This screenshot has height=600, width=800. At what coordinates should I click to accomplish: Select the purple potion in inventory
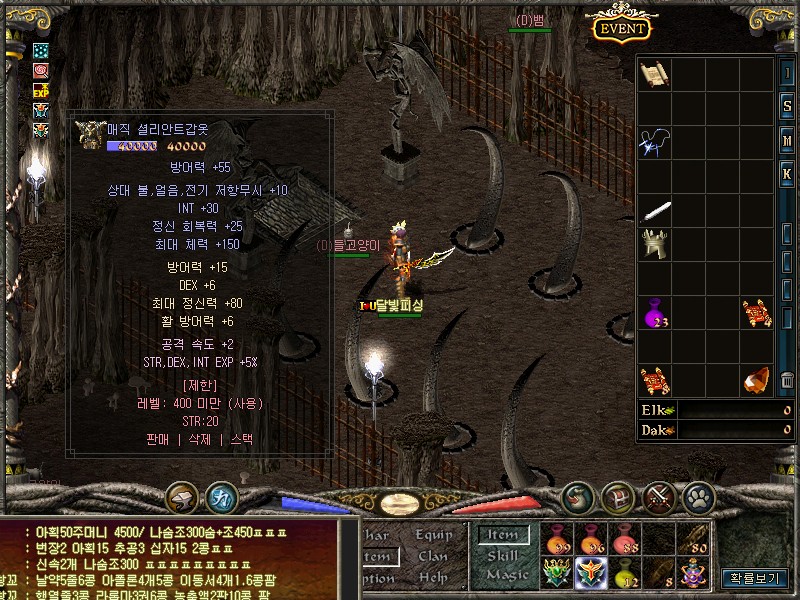coord(654,313)
